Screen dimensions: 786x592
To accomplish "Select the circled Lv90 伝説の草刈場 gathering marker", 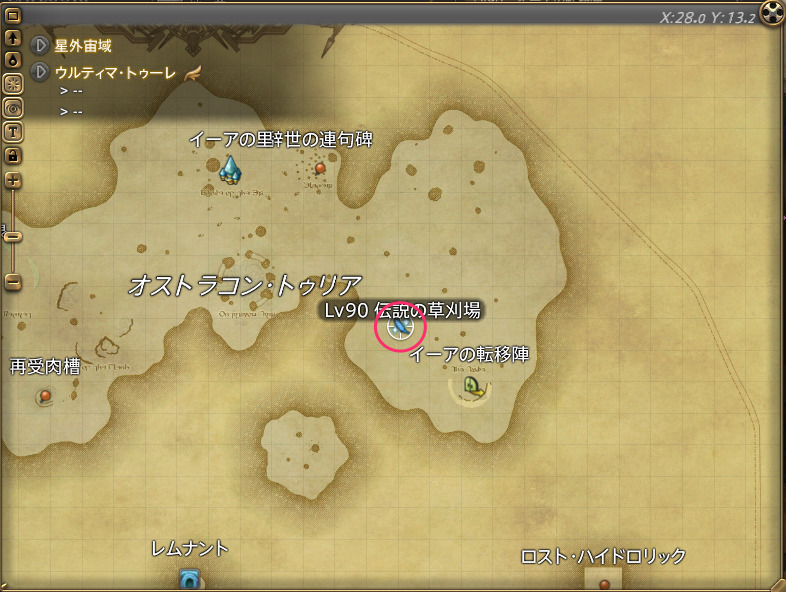I will [399, 327].
